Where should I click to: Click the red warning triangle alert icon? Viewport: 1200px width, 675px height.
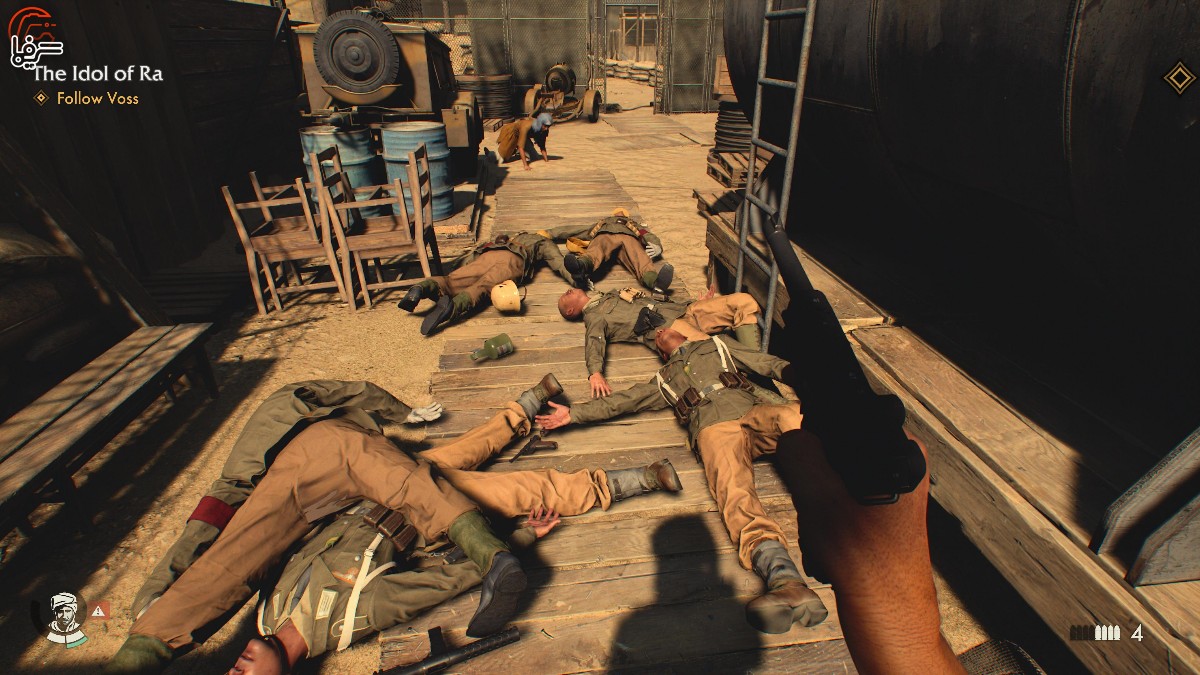(98, 610)
